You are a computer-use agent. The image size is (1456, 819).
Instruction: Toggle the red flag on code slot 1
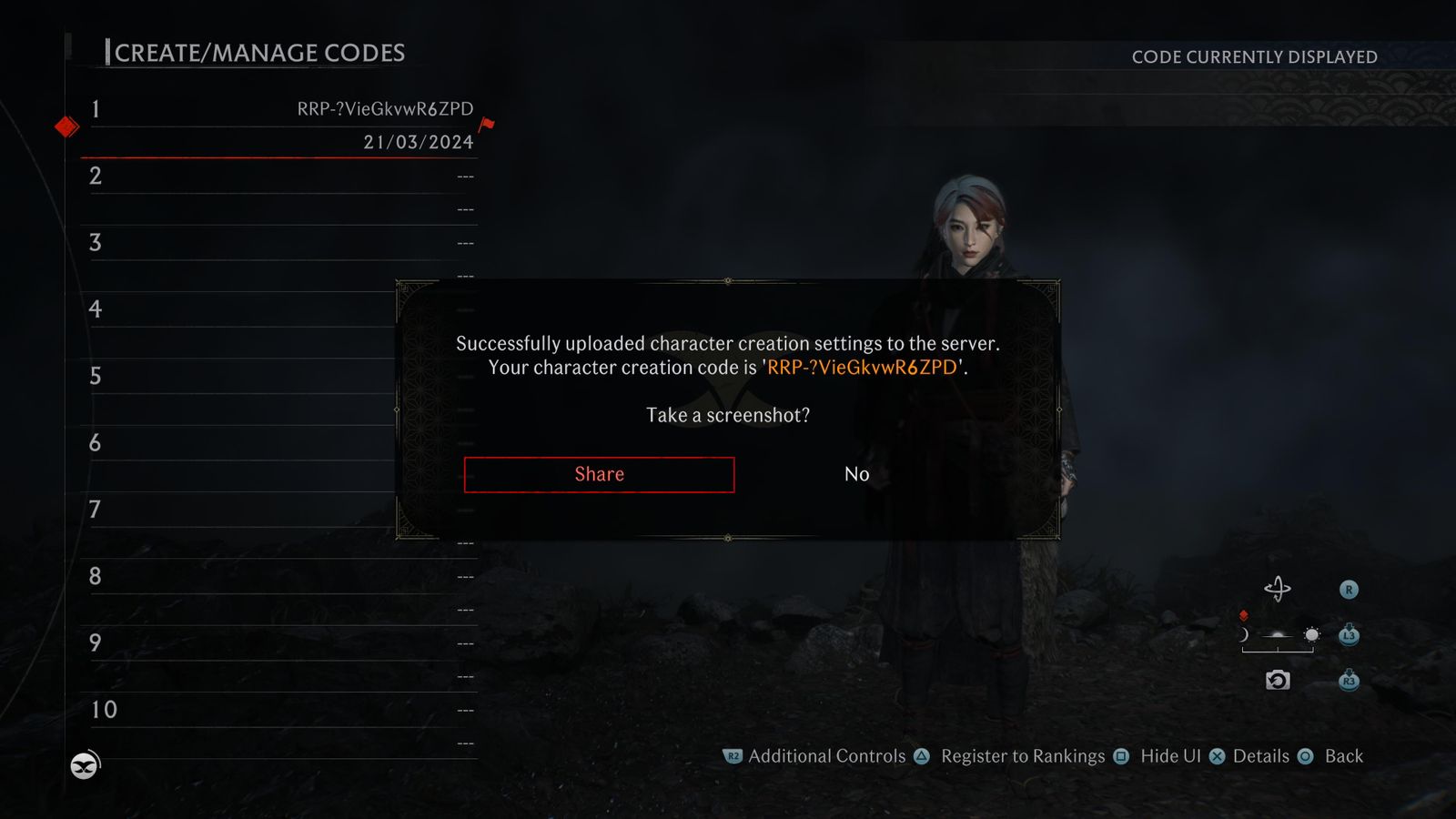point(486,125)
